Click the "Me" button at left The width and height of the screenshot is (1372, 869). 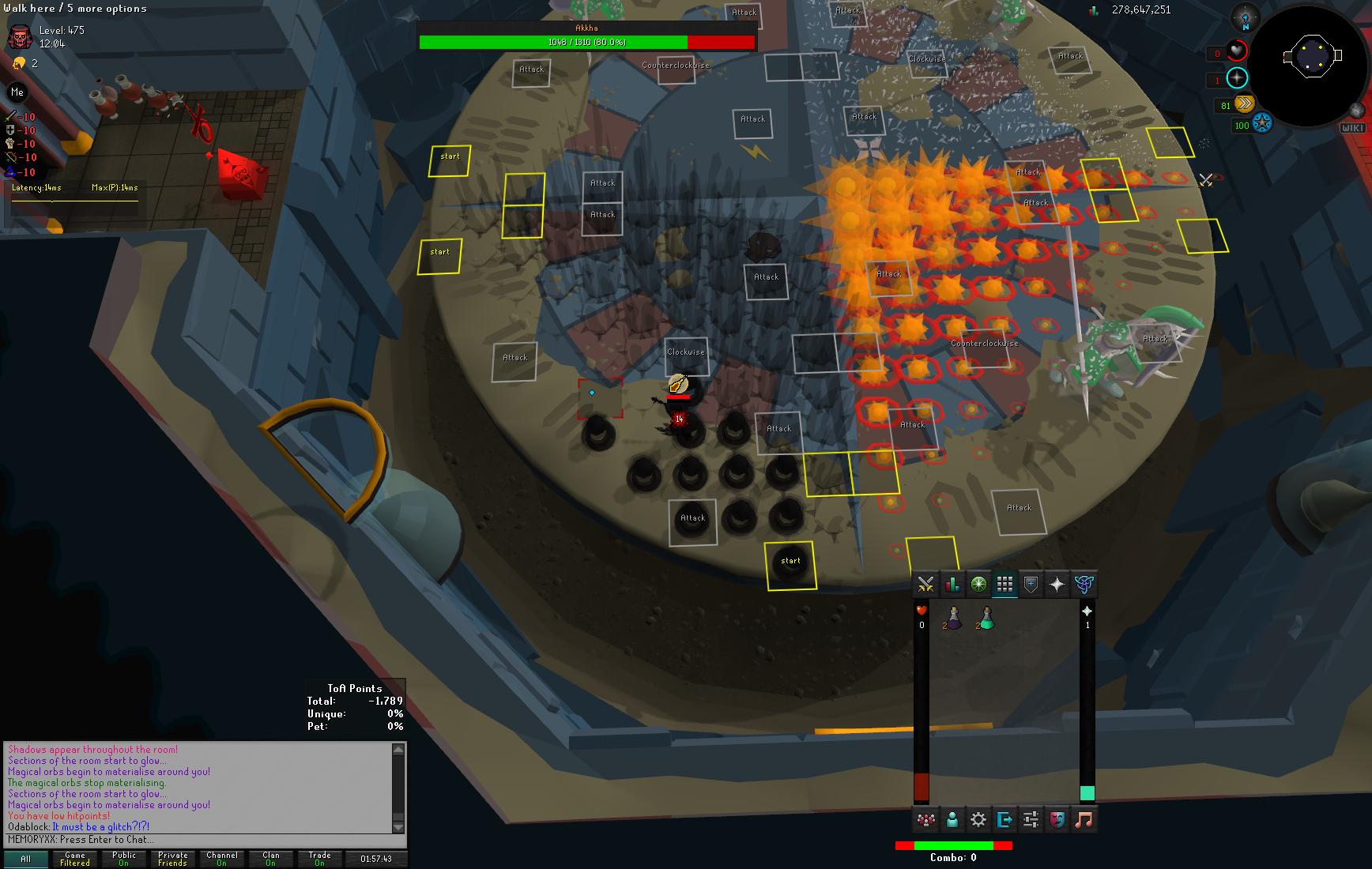17,92
